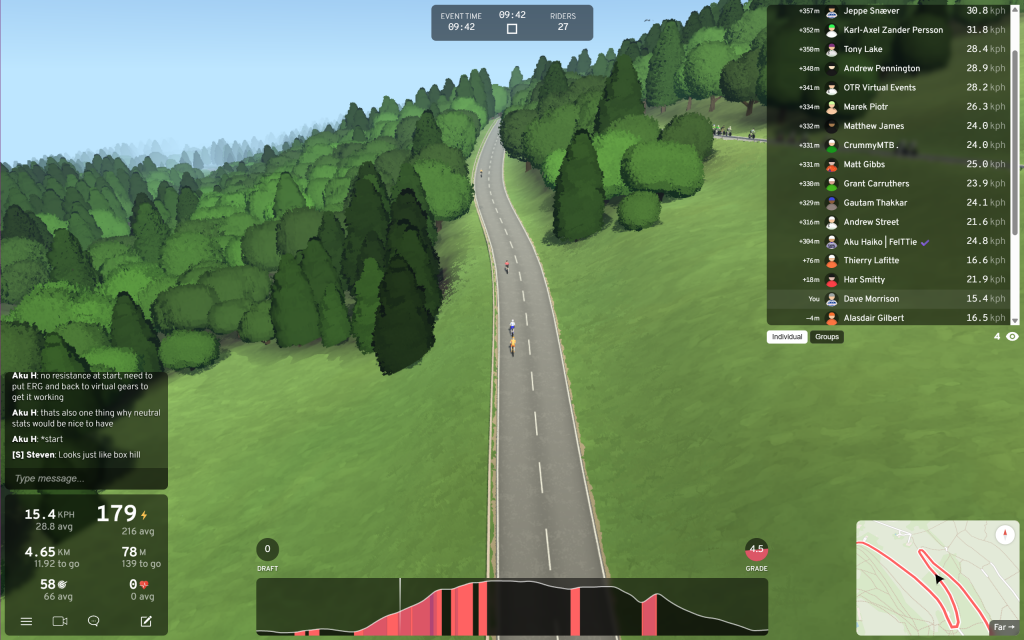The image size is (1024, 640).
Task: Select rider Thierry Lafitte in the list
Action: coord(892,260)
